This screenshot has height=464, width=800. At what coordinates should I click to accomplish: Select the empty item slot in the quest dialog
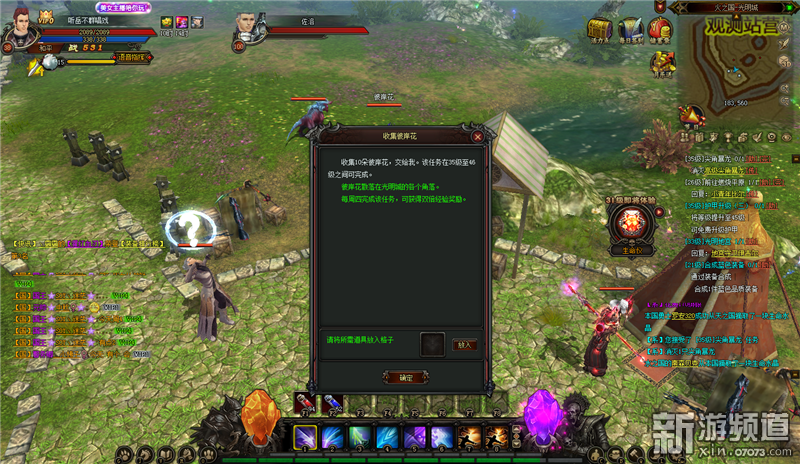coord(431,345)
